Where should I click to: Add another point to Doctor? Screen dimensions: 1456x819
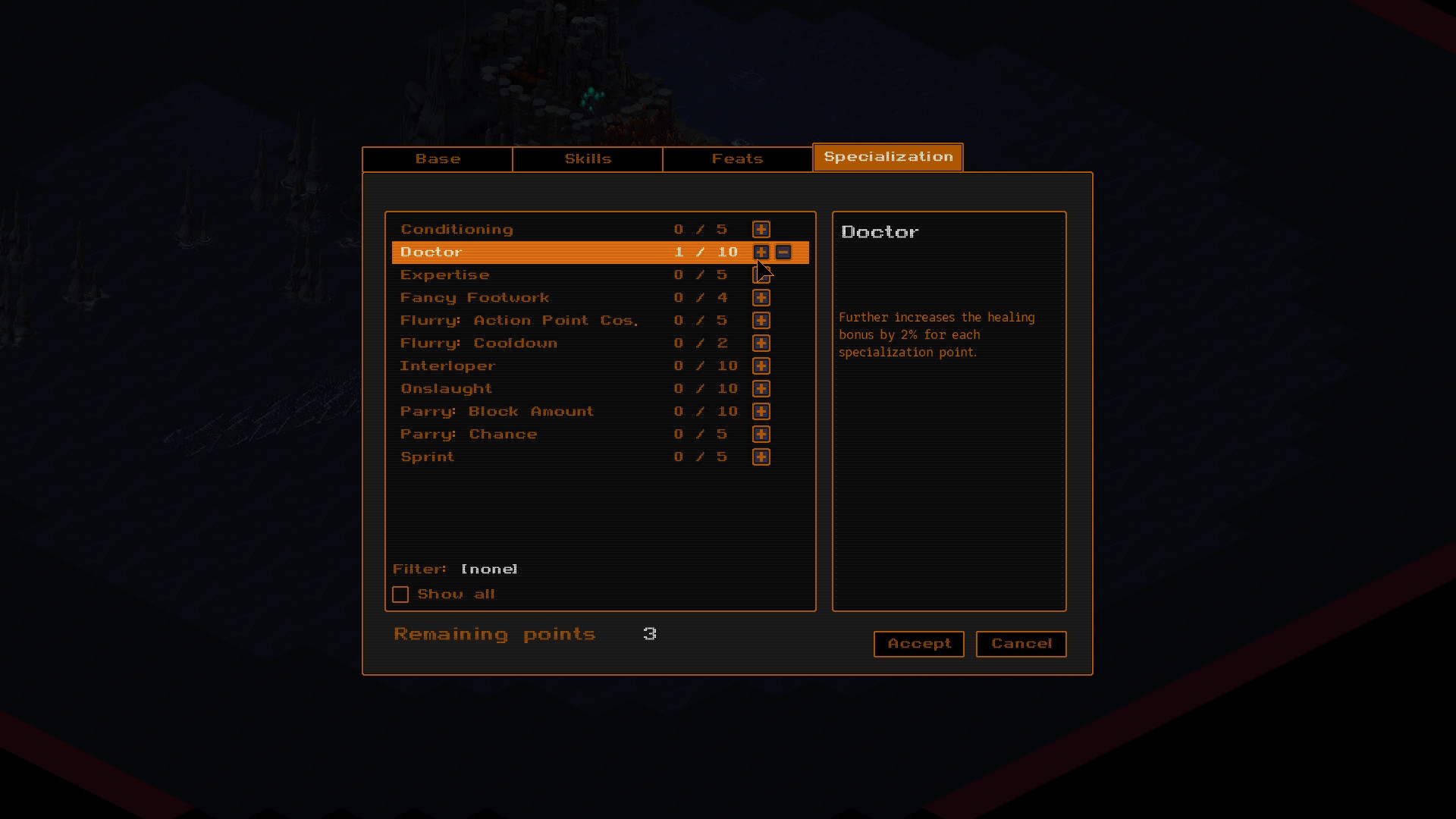pyautogui.click(x=761, y=252)
